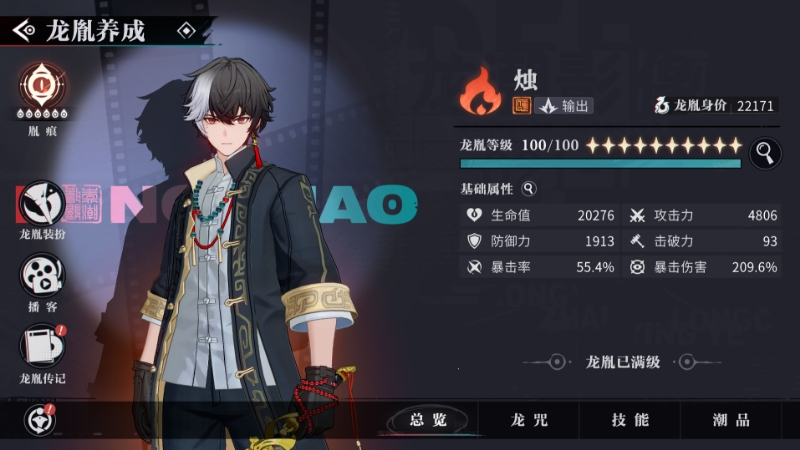Switch to the 总览 overview tab
The height and width of the screenshot is (450, 800).
pyautogui.click(x=428, y=420)
